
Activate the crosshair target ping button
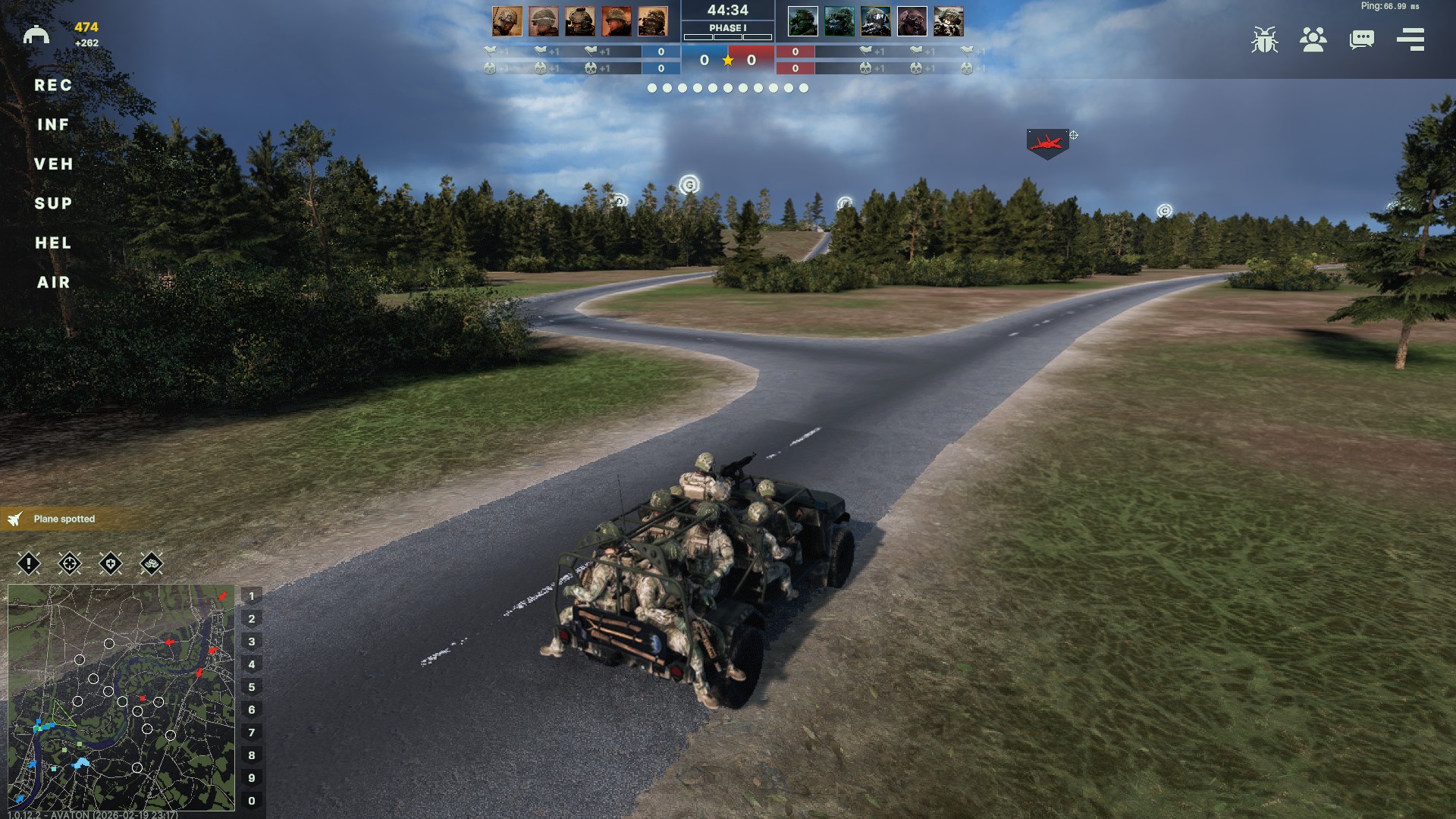[x=70, y=563]
